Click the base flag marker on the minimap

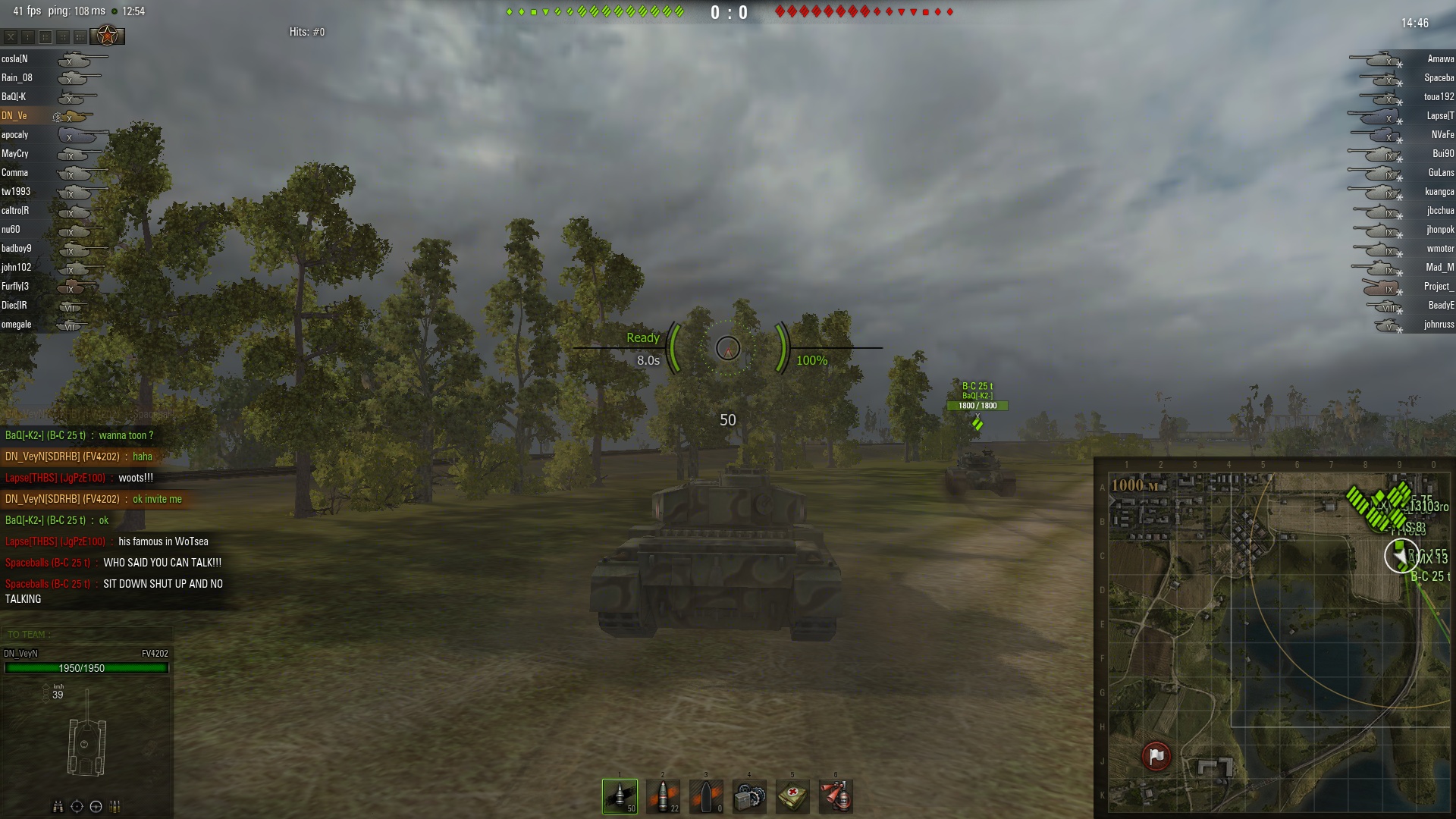(x=1156, y=756)
